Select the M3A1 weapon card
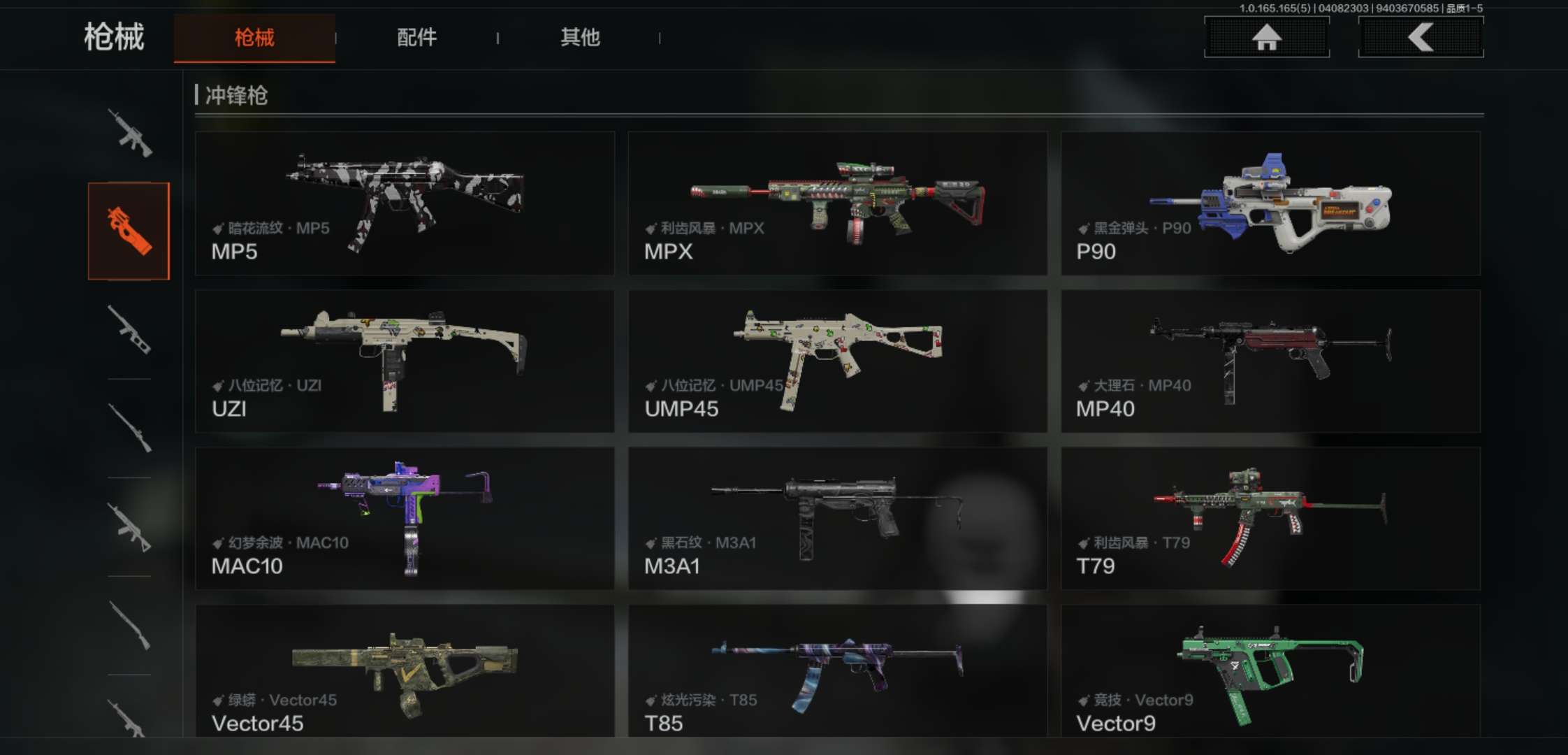Screen dimensions: 1568x755 pyautogui.click(x=837, y=518)
